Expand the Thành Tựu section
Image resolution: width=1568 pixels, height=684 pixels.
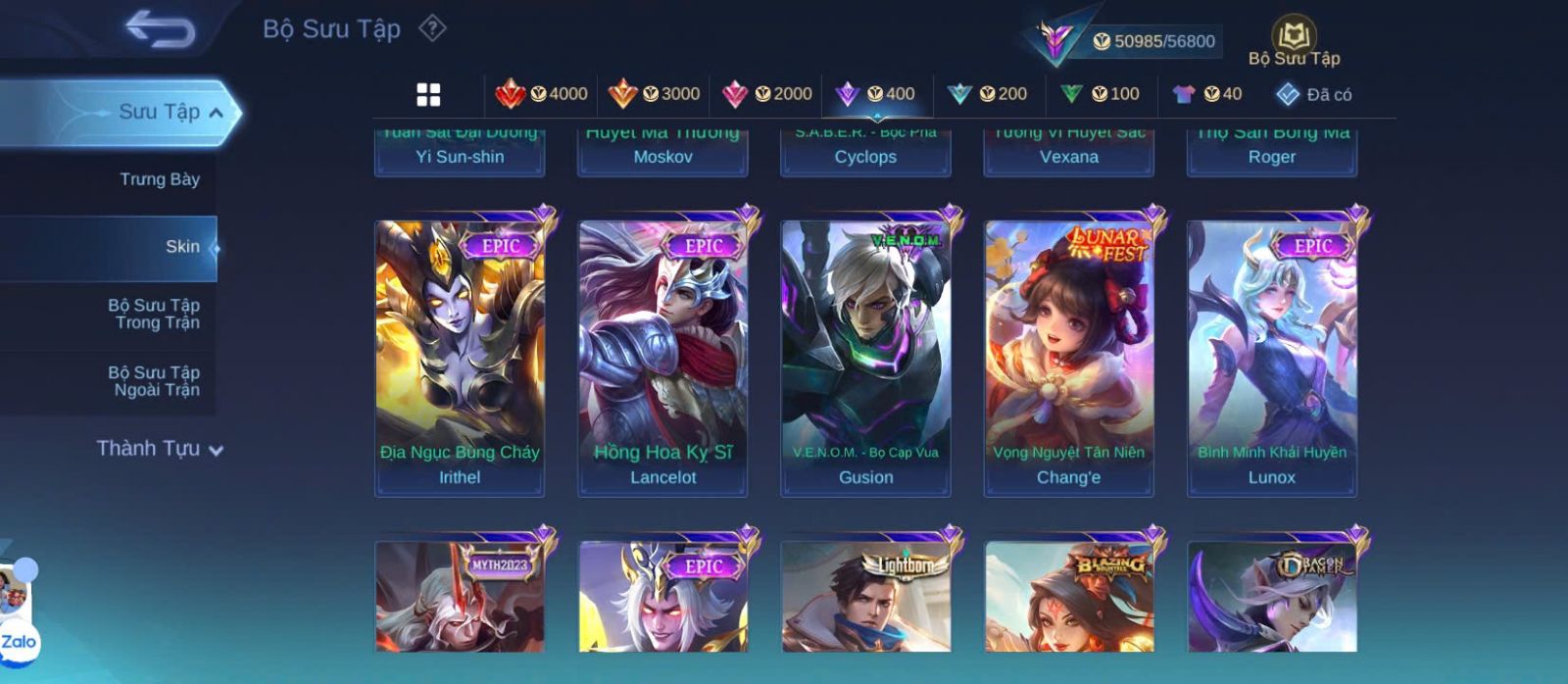coord(160,449)
